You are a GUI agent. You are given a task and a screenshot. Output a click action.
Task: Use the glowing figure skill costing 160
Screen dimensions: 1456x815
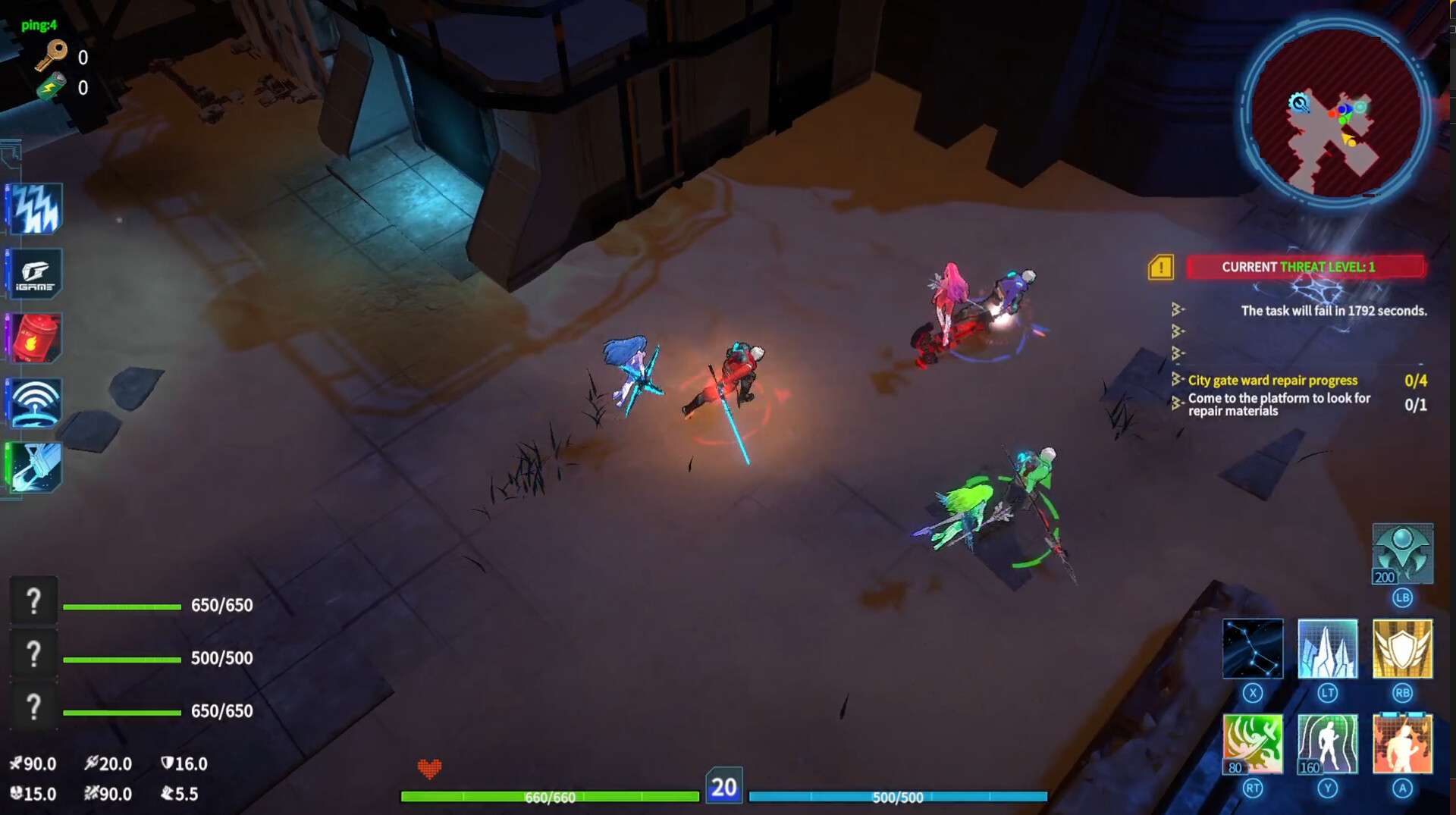point(1327,744)
